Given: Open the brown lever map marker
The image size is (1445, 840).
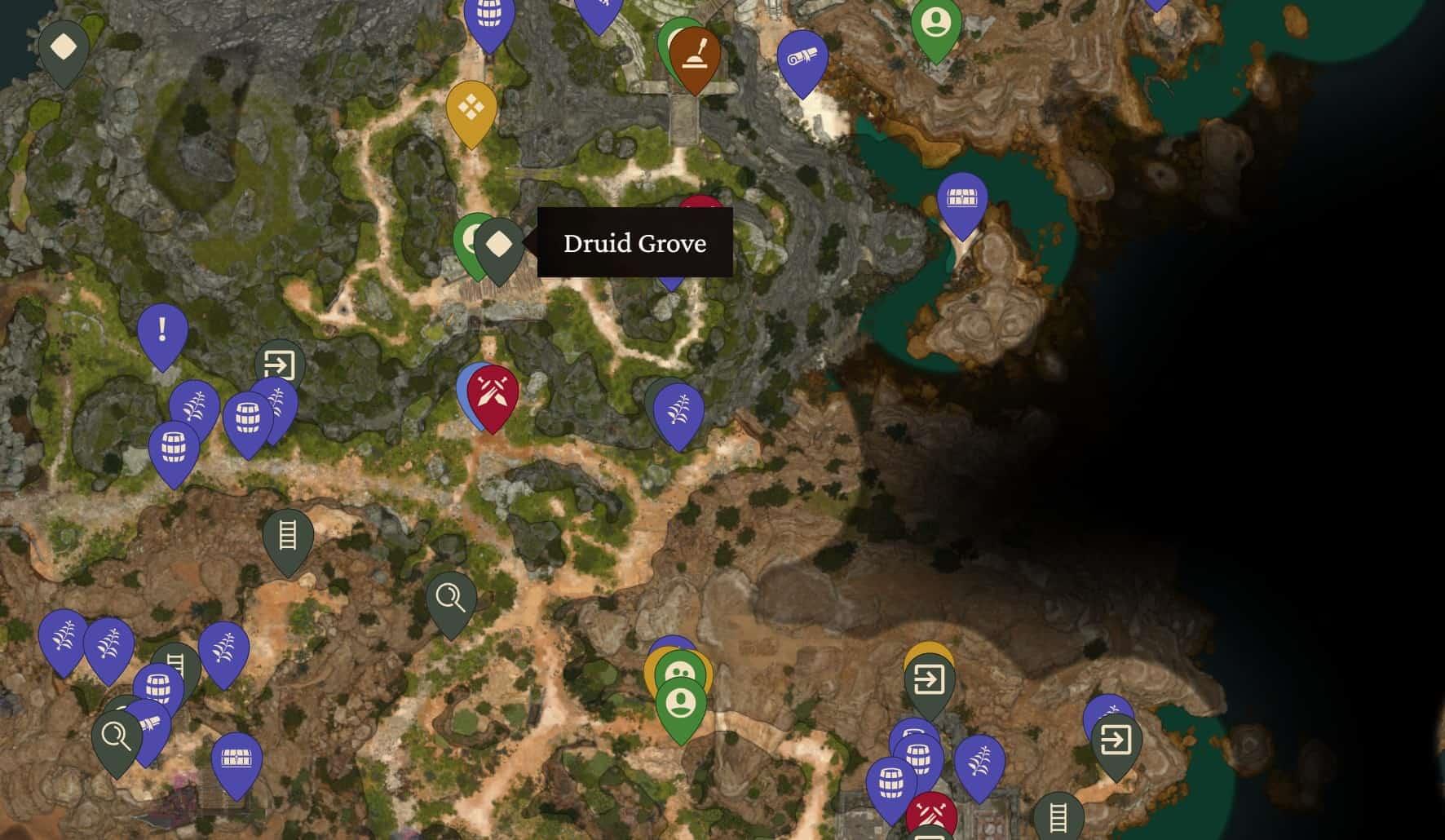Looking at the screenshot, I should [695, 55].
